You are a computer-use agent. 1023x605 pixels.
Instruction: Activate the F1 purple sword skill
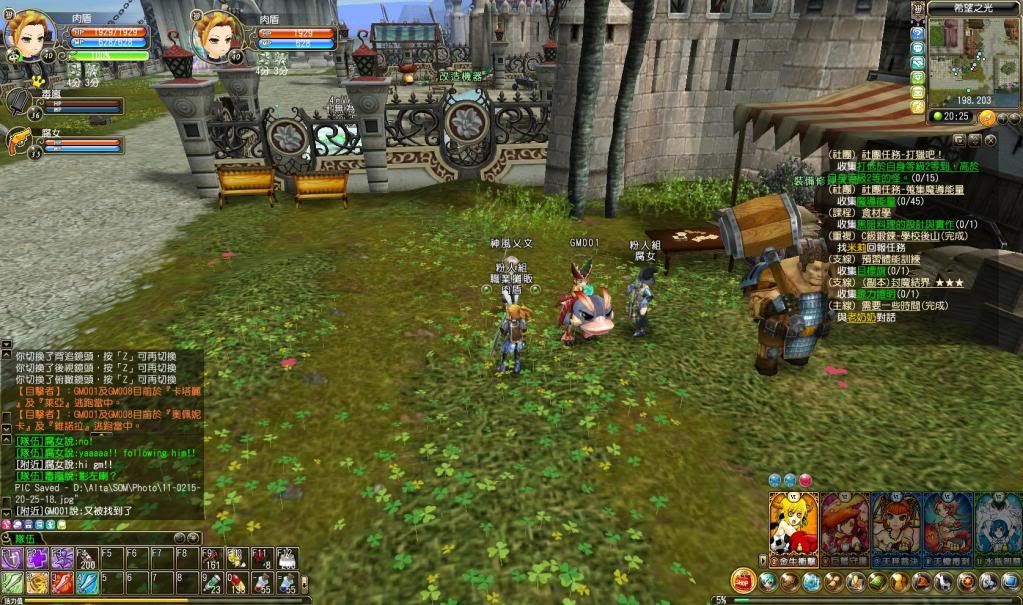pyautogui.click(x=12, y=559)
